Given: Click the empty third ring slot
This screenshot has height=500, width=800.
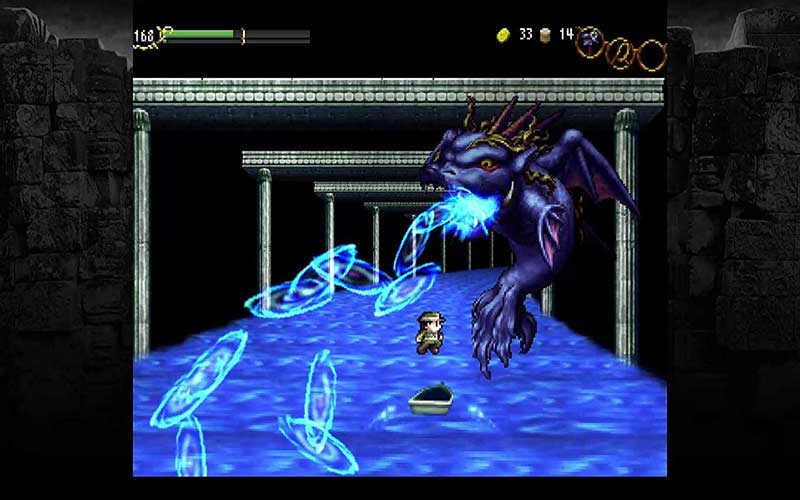Looking at the screenshot, I should point(652,53).
